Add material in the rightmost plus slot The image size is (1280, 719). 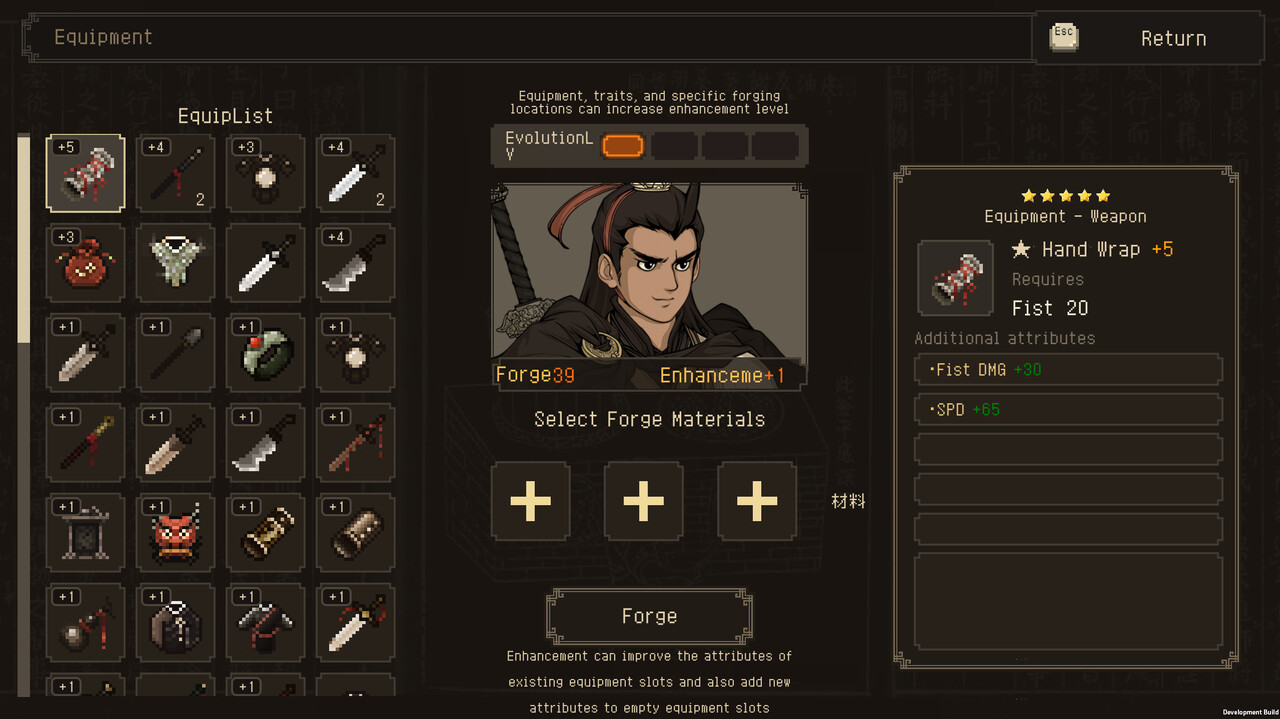(757, 501)
